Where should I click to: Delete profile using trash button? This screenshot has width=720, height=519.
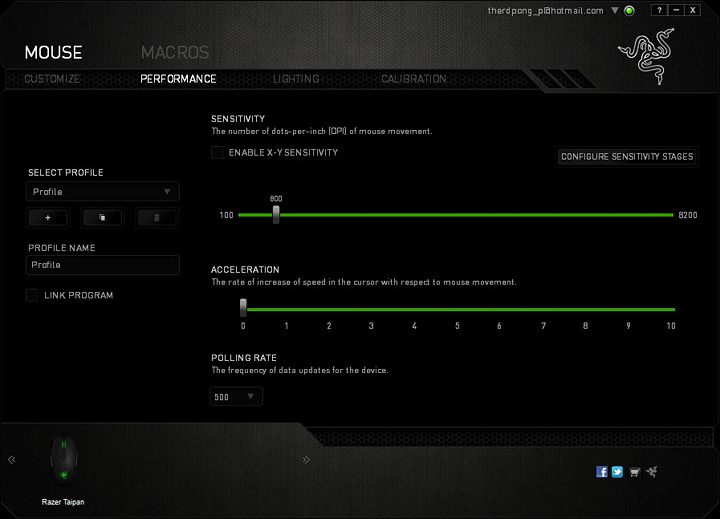click(156, 217)
